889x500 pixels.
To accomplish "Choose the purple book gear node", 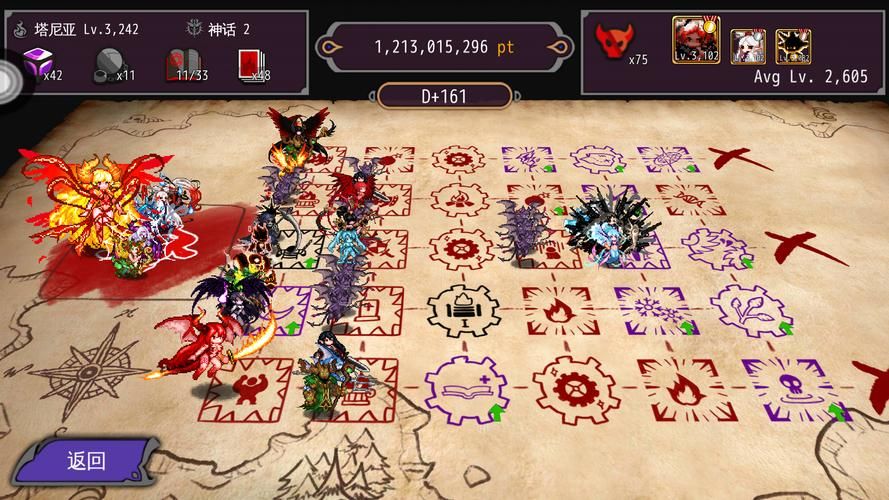I will click(465, 387).
